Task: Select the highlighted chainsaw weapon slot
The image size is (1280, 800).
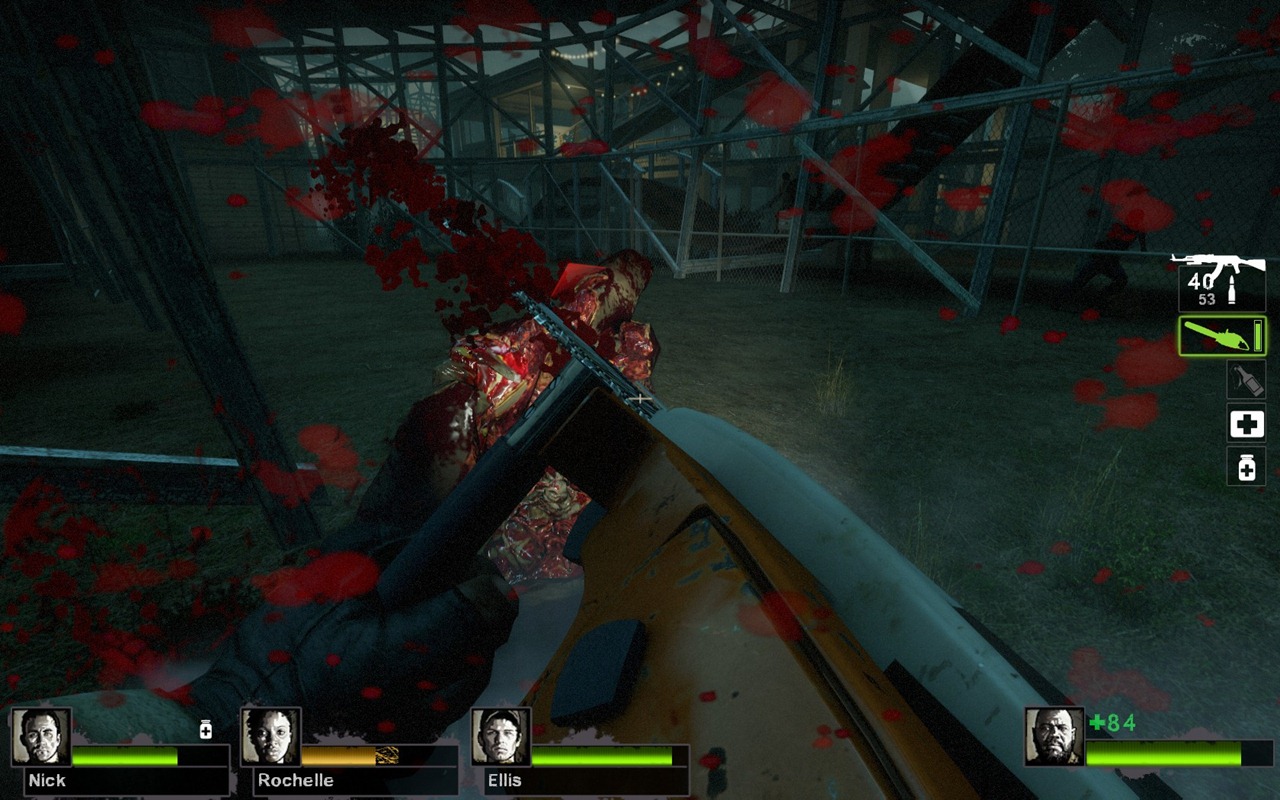Action: pyautogui.click(x=1222, y=336)
